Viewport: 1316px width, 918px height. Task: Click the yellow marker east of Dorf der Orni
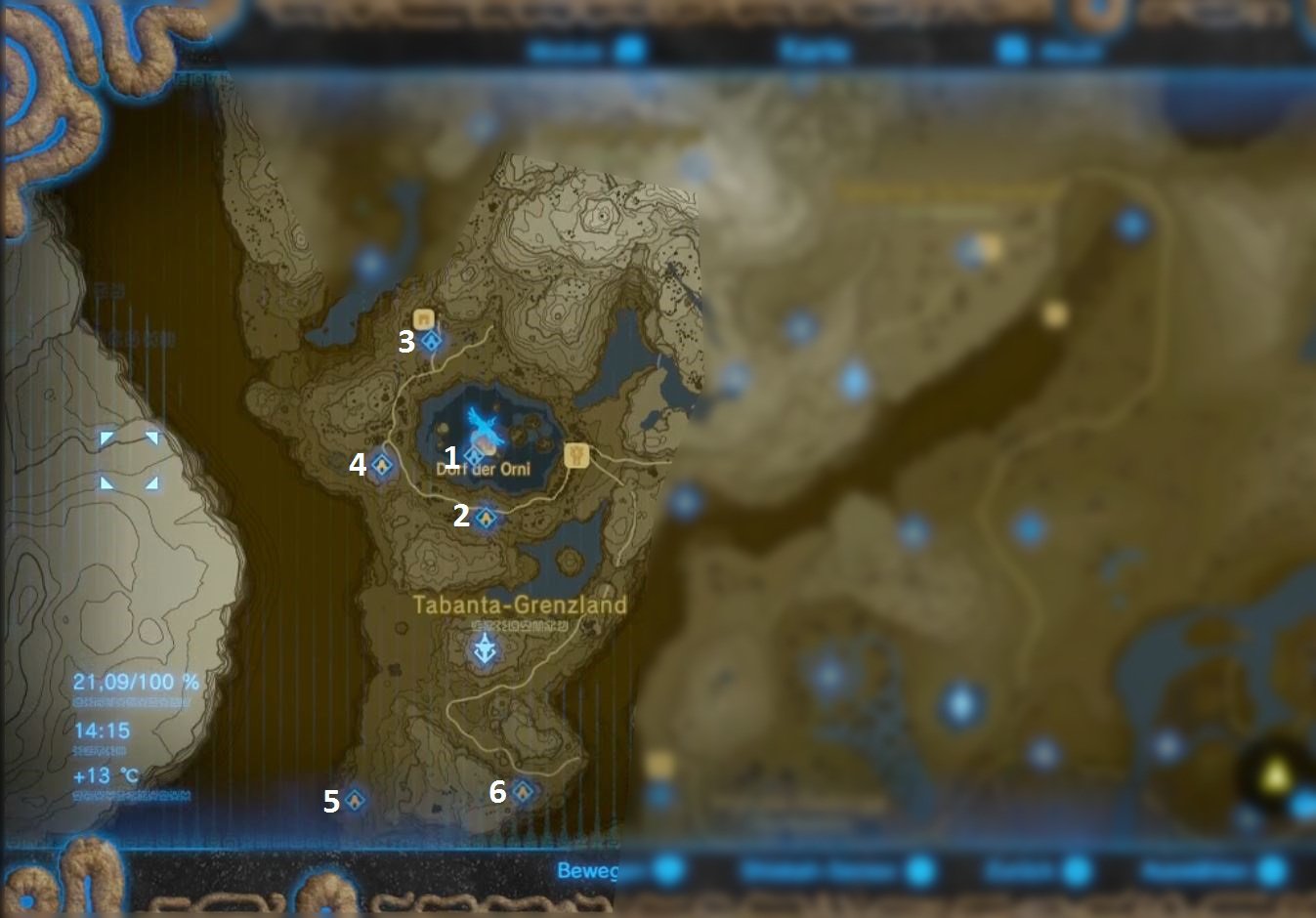click(575, 455)
